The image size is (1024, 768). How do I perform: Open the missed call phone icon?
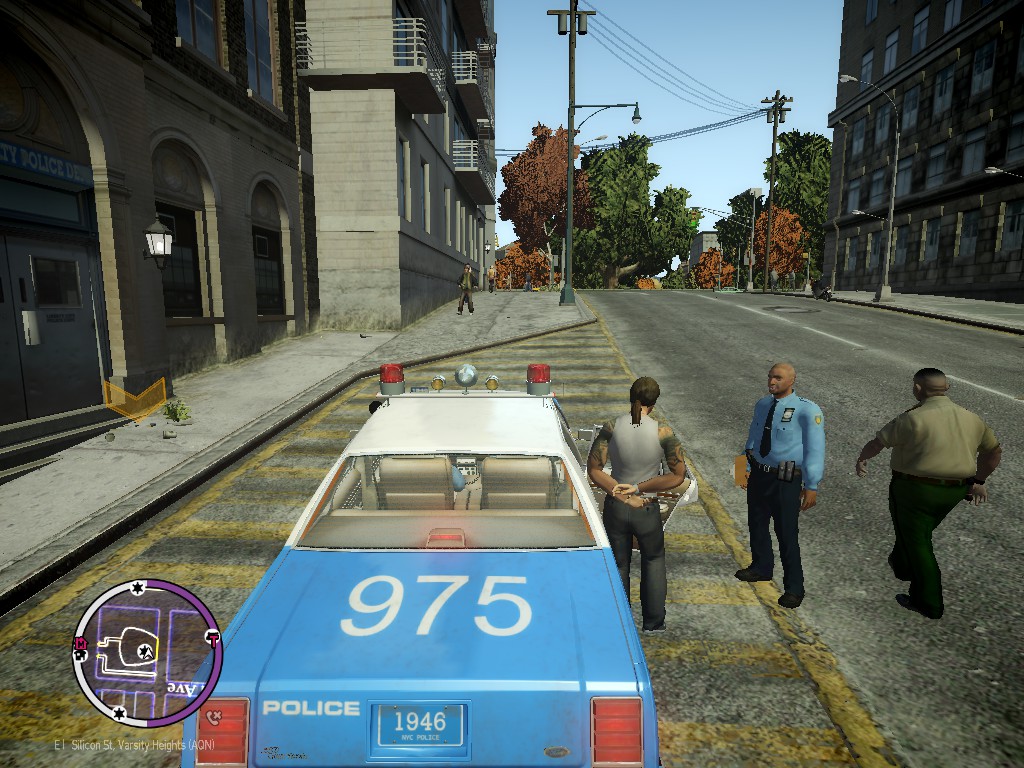click(213, 716)
